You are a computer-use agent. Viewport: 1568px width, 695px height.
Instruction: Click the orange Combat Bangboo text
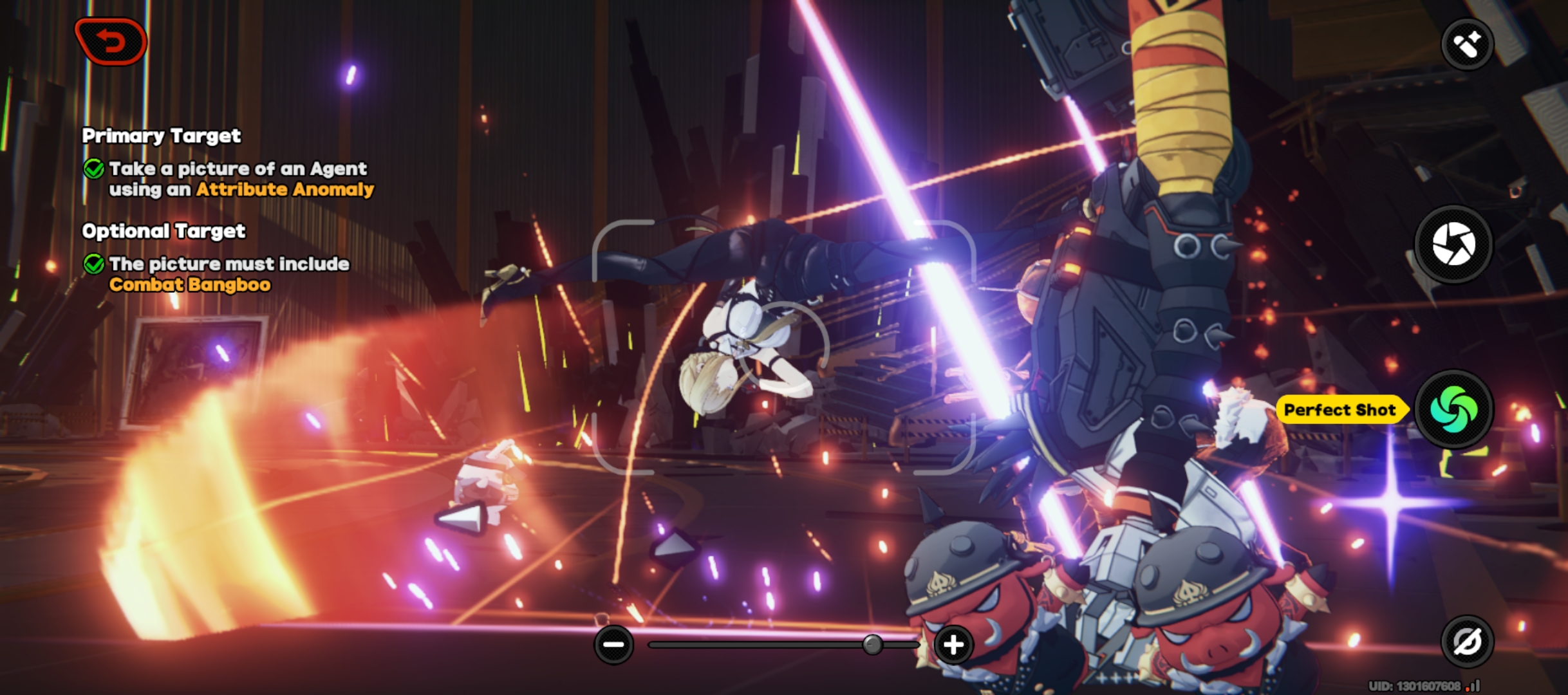point(190,283)
